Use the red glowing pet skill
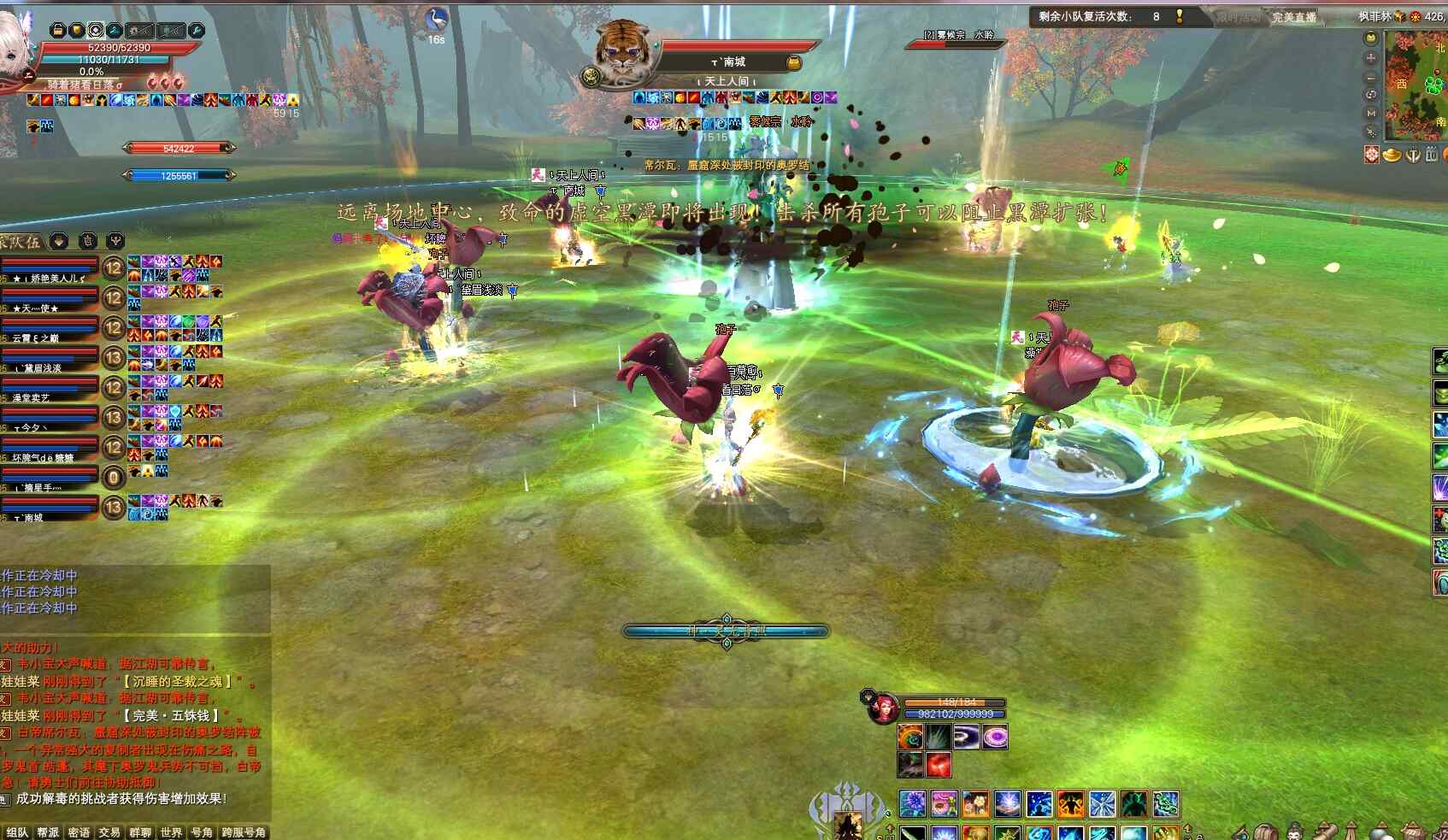The height and width of the screenshot is (840, 1448). pos(939,764)
